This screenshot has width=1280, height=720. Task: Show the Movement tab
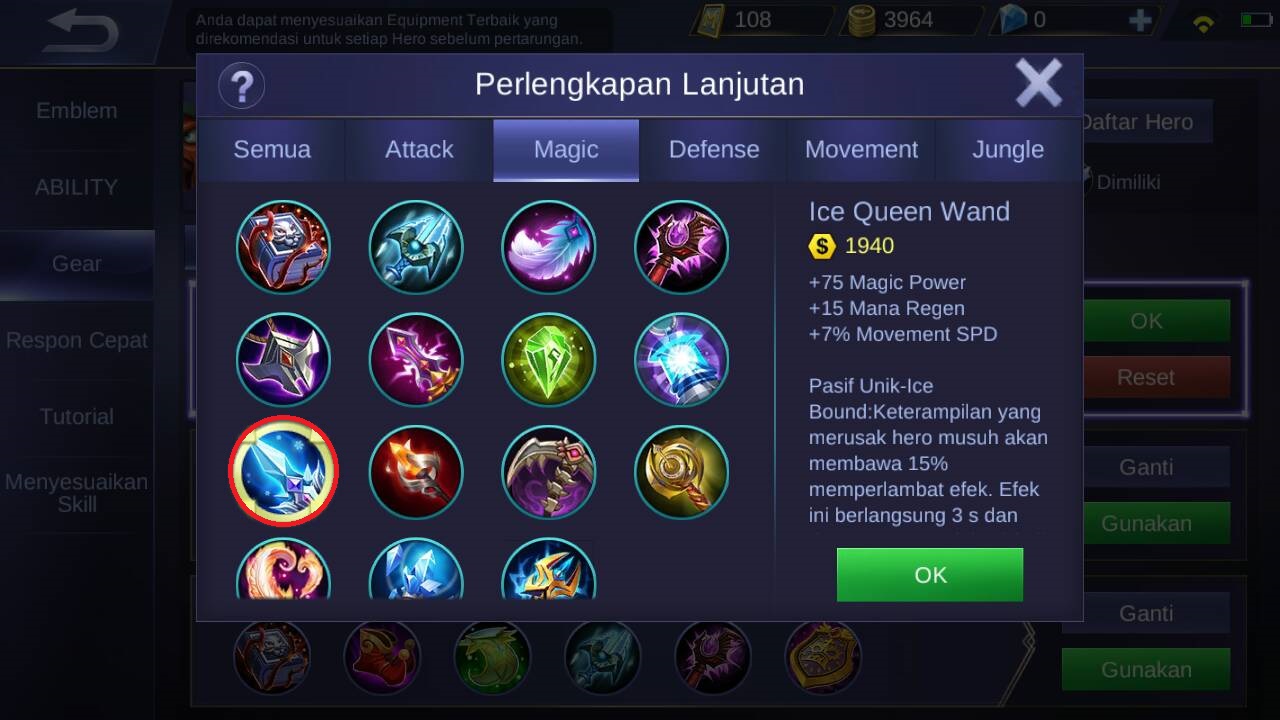click(861, 150)
